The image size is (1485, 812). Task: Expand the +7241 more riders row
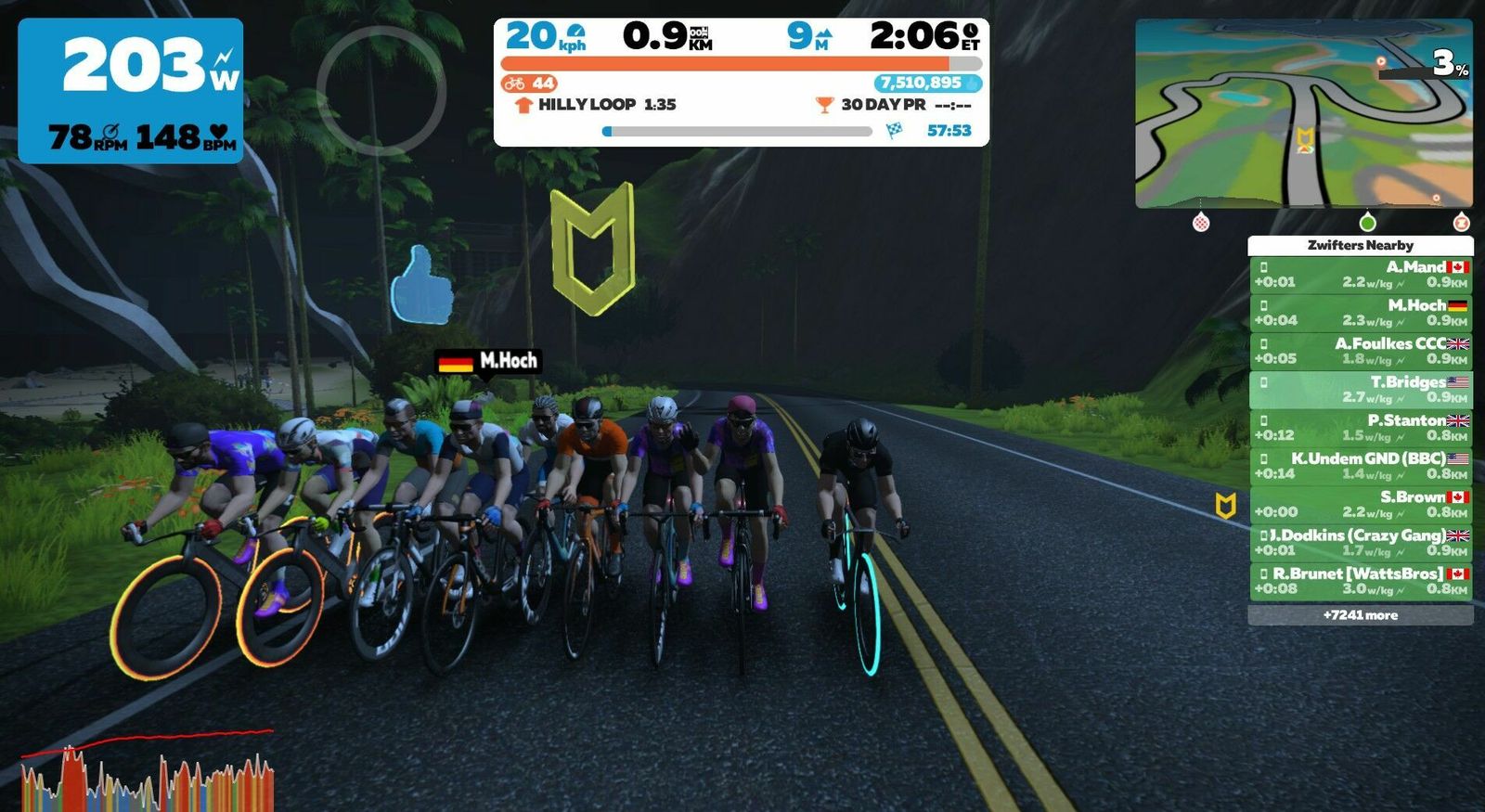(1361, 615)
